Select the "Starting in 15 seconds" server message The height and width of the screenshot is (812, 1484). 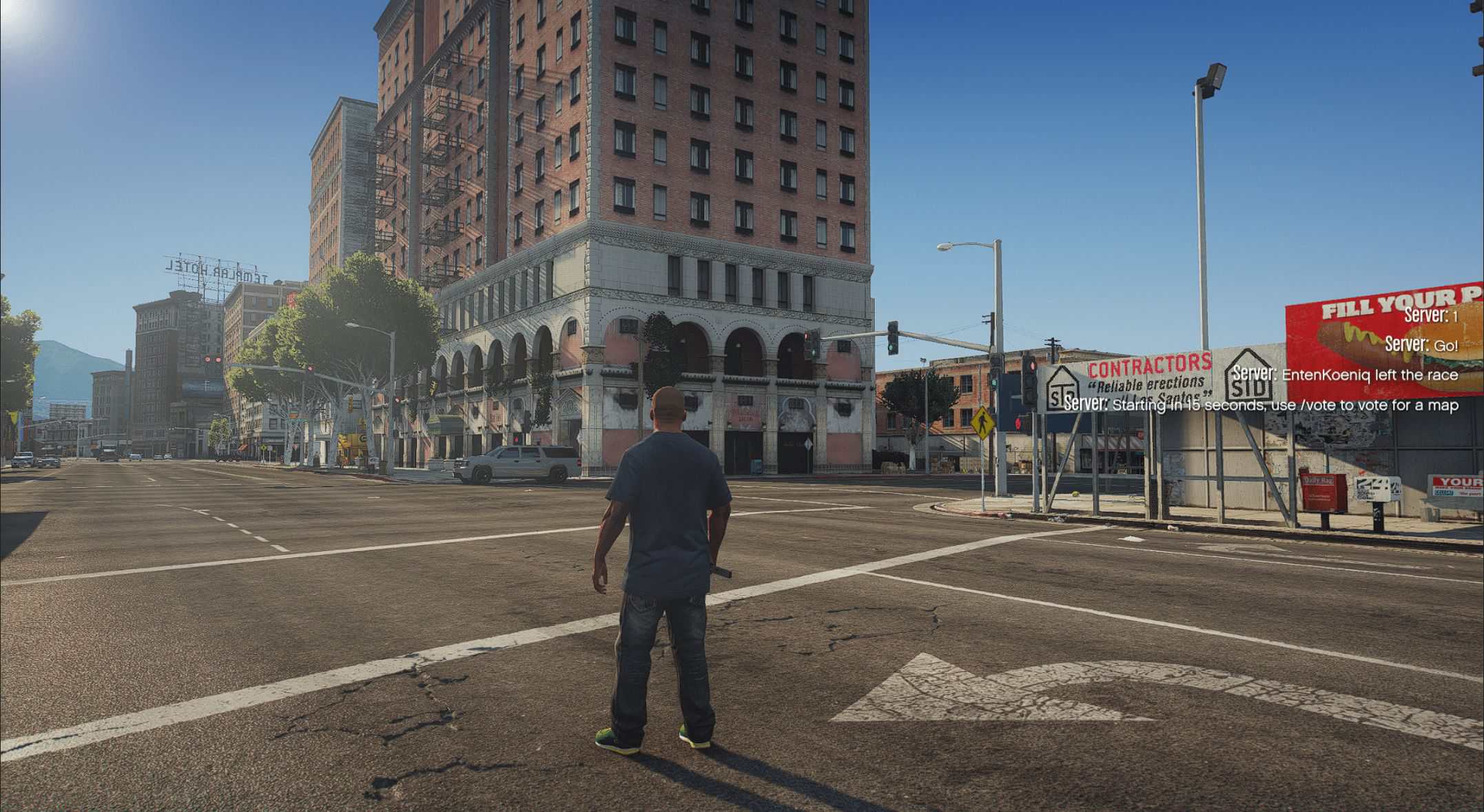coord(1261,404)
